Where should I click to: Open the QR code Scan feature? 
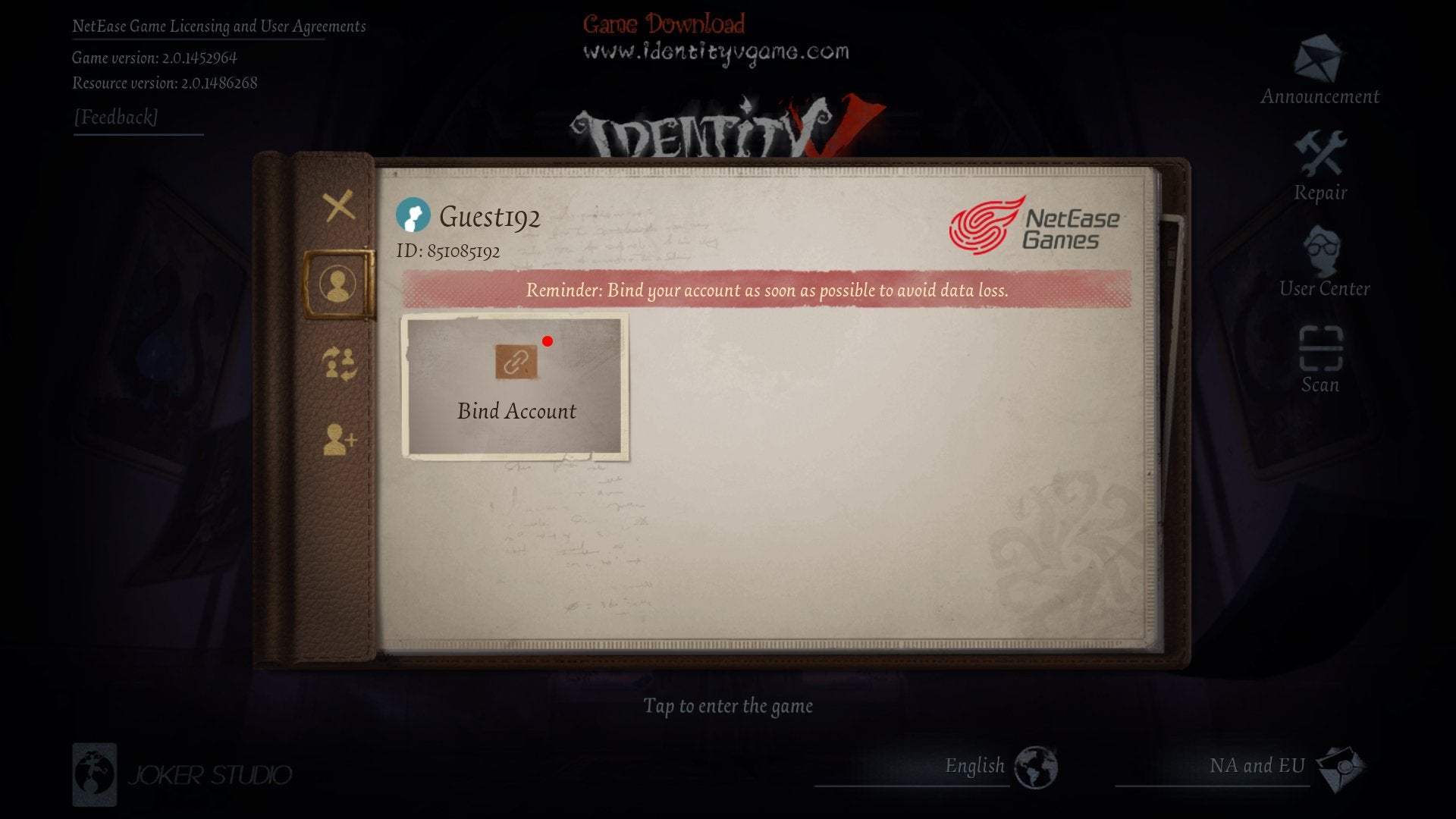click(1319, 353)
